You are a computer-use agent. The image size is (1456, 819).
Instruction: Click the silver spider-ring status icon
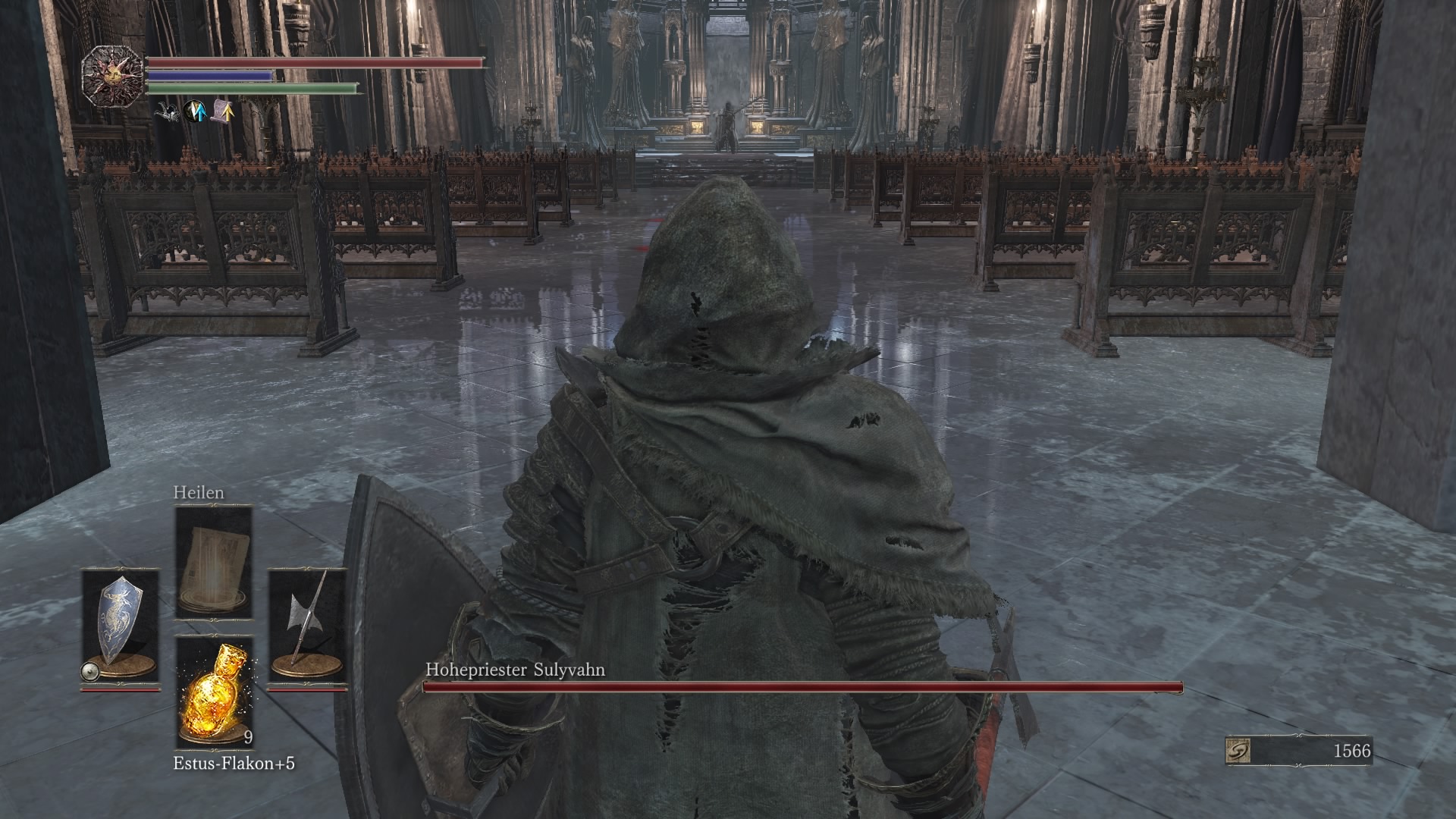pos(165,111)
